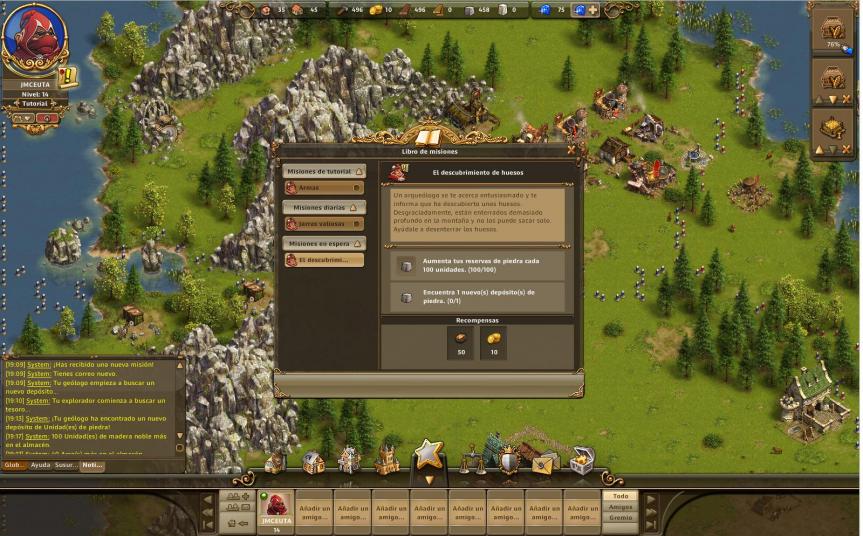
Task: Show the Noticias chat tab
Action: (92, 465)
